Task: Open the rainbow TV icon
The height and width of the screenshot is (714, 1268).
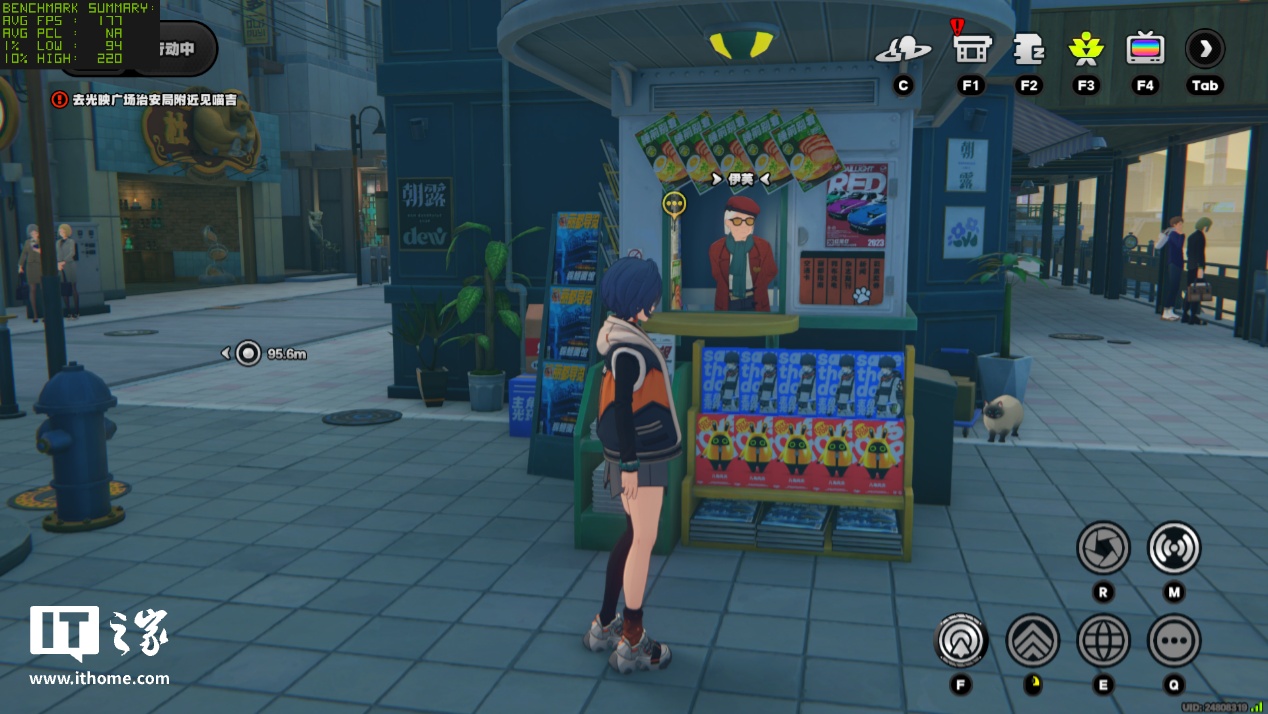Action: click(1145, 48)
